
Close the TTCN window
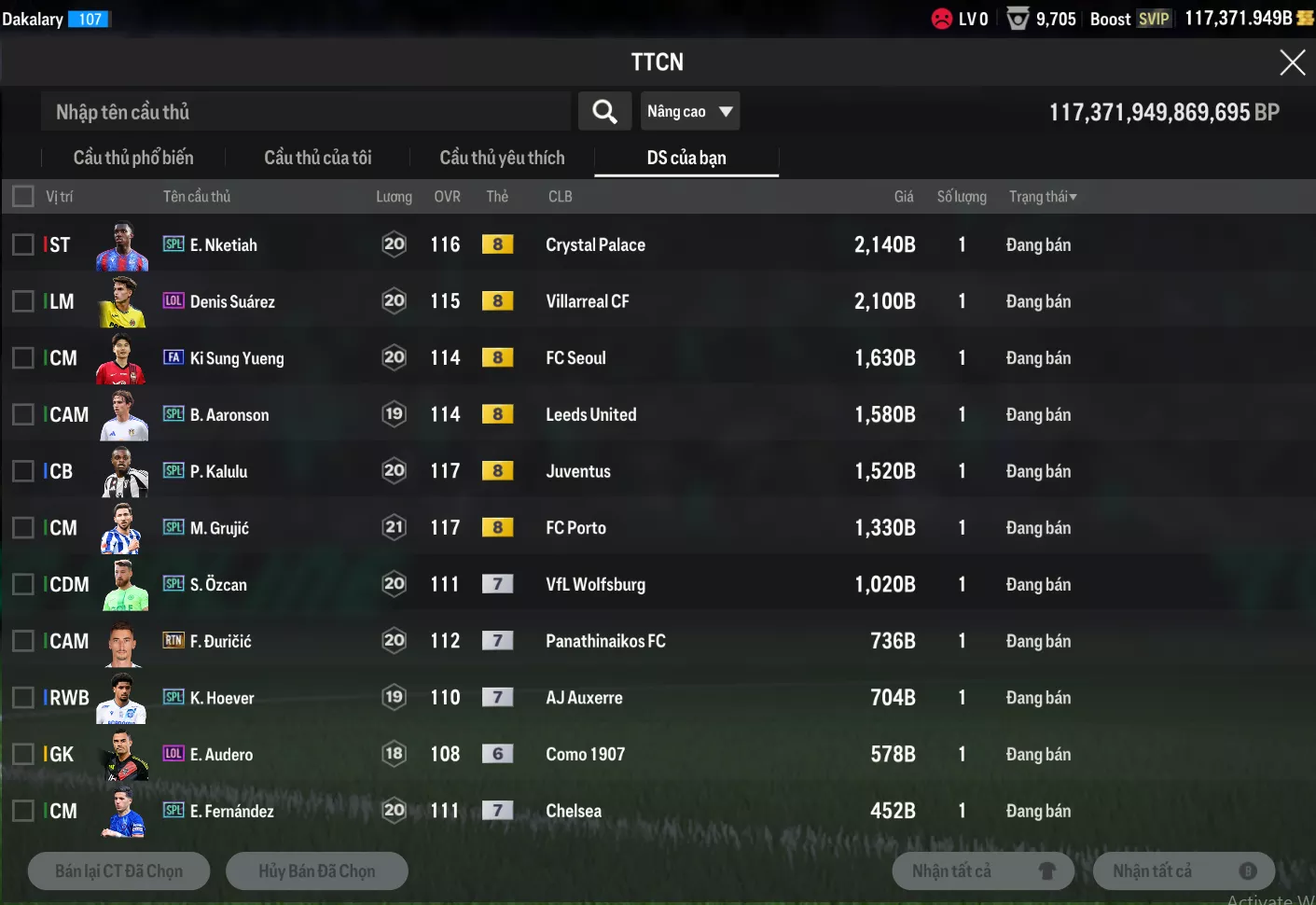[x=1292, y=63]
